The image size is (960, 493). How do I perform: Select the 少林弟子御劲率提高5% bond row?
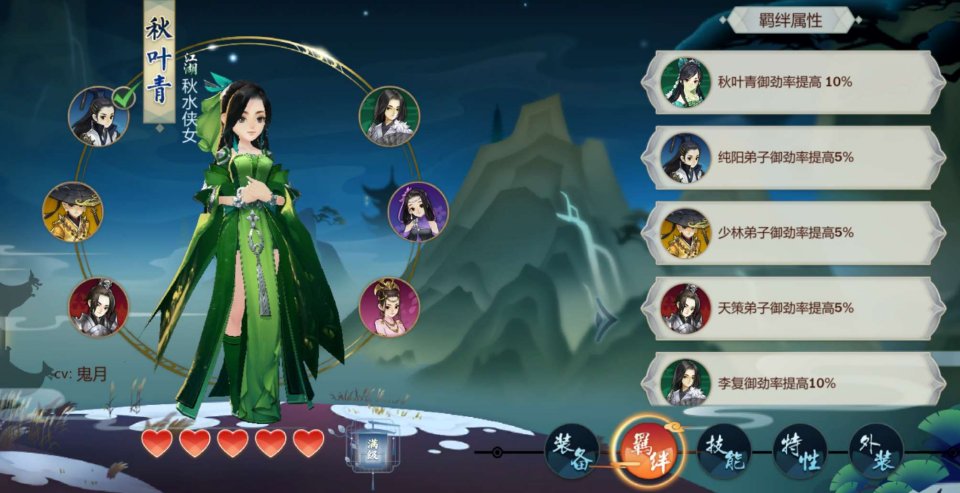tap(800, 232)
